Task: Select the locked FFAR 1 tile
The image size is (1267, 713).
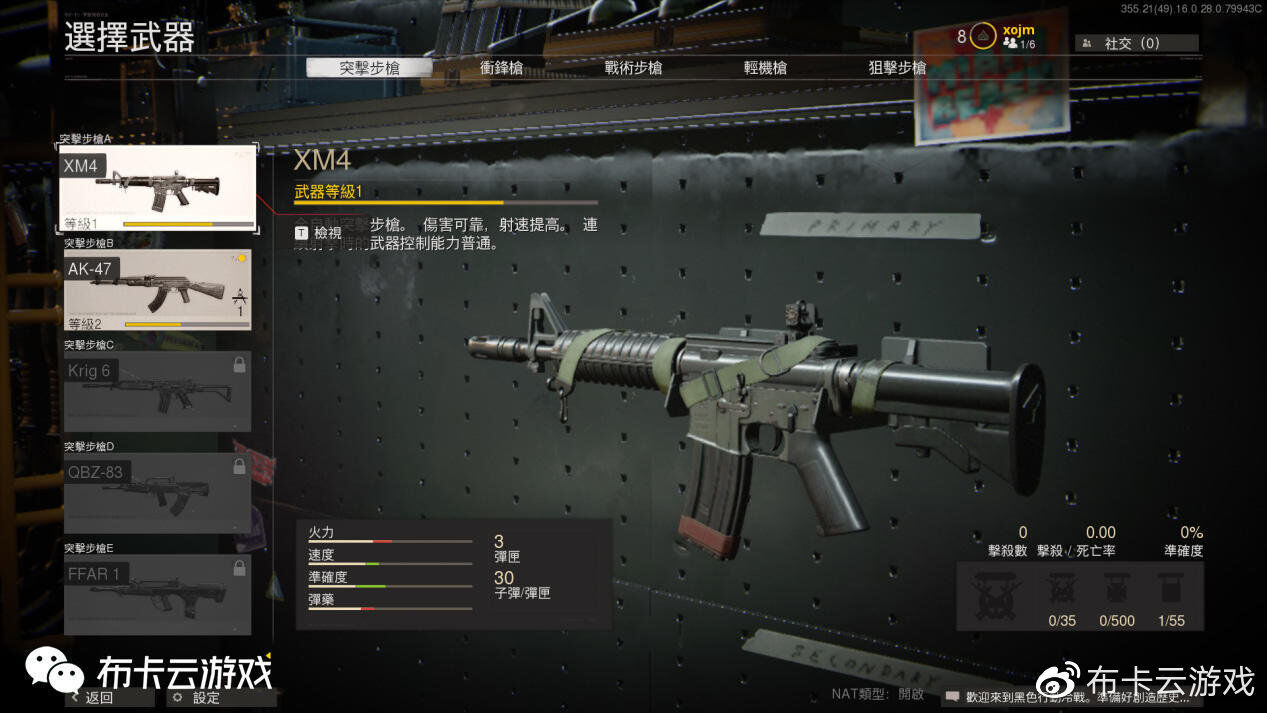Action: 158,594
